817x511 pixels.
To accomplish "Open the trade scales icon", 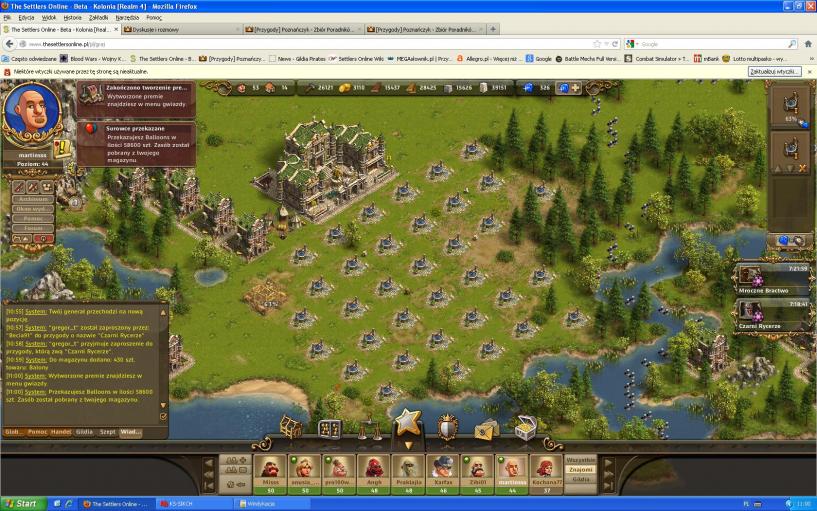I will (368, 430).
